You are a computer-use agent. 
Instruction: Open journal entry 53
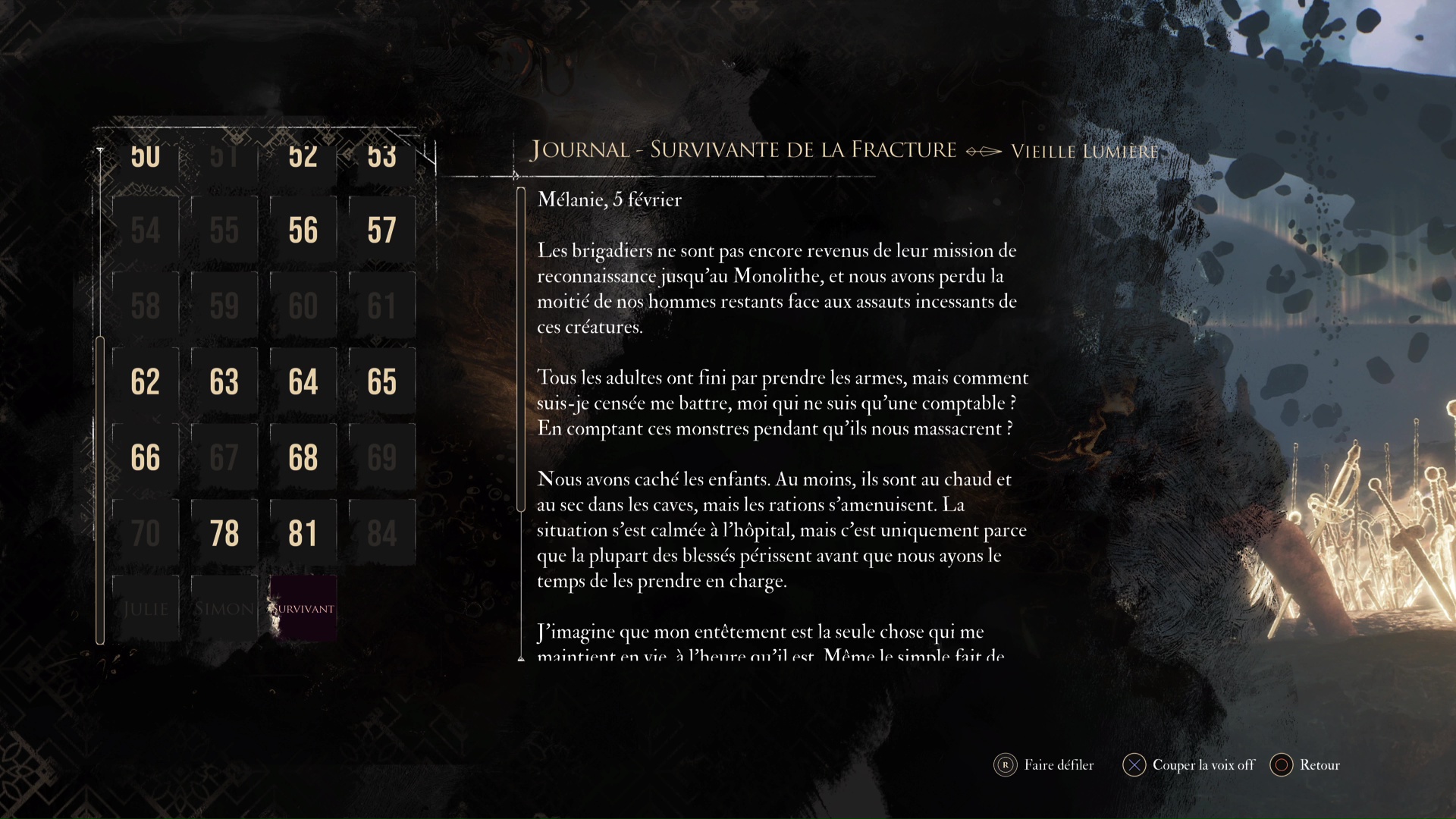click(381, 155)
